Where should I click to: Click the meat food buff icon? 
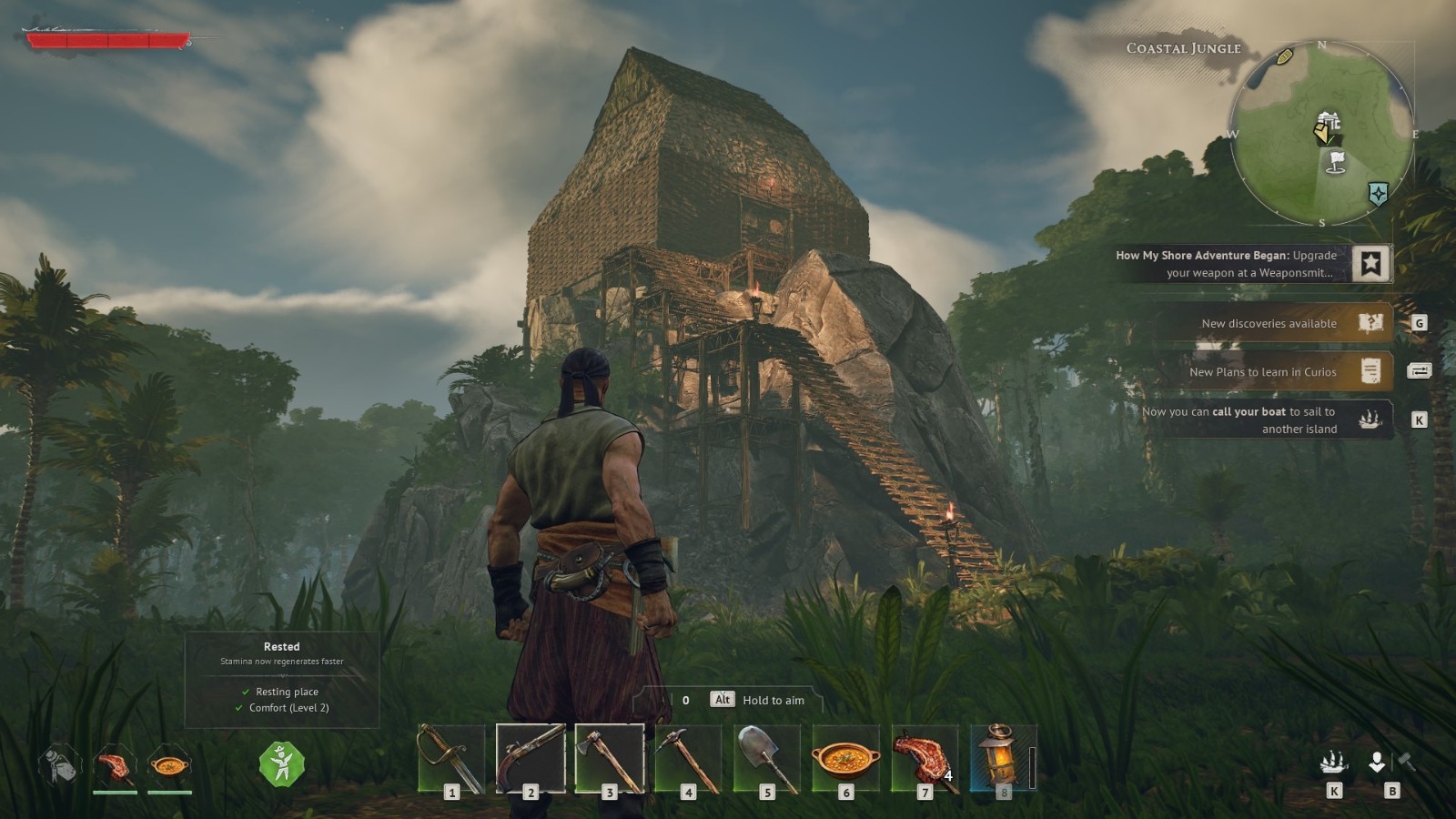click(115, 765)
